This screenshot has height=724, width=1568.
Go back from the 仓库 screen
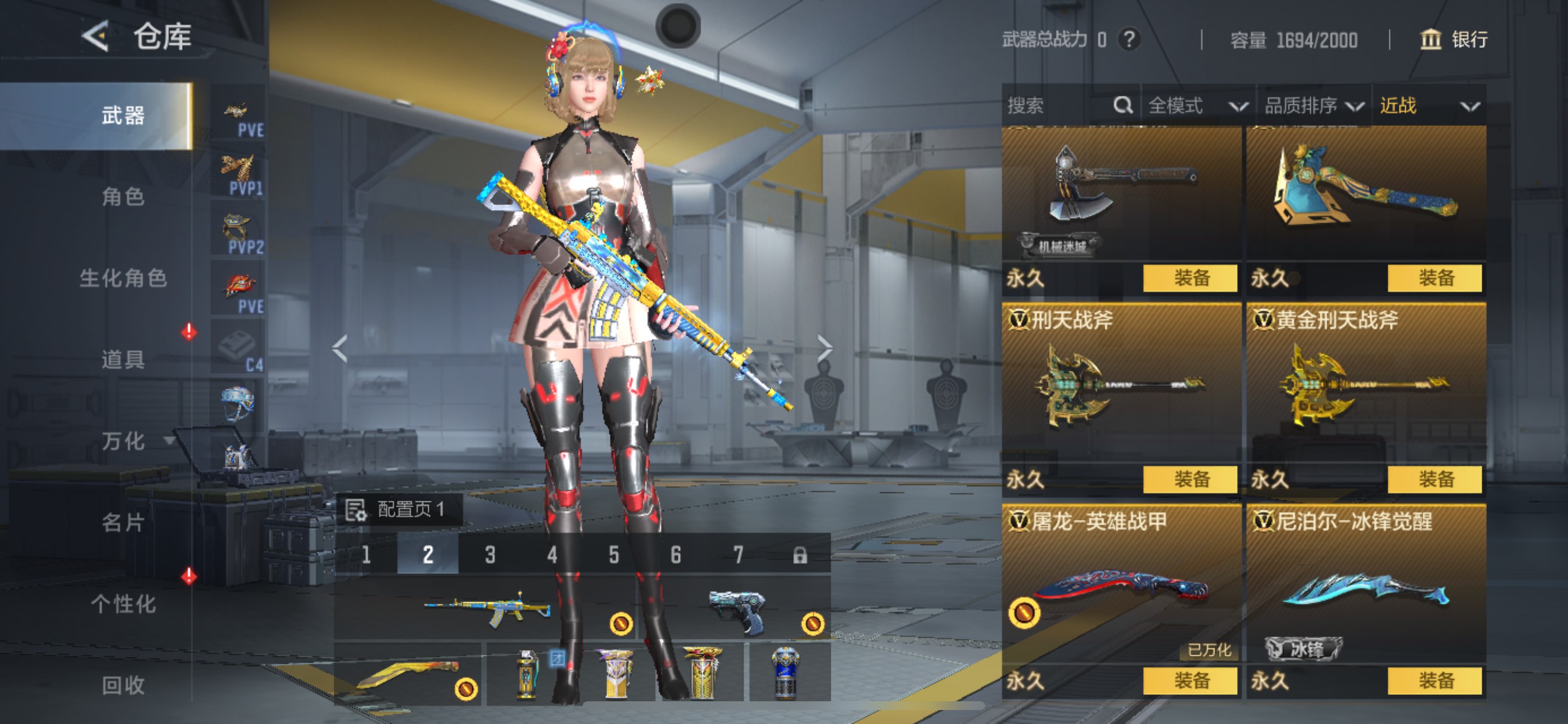(x=95, y=37)
